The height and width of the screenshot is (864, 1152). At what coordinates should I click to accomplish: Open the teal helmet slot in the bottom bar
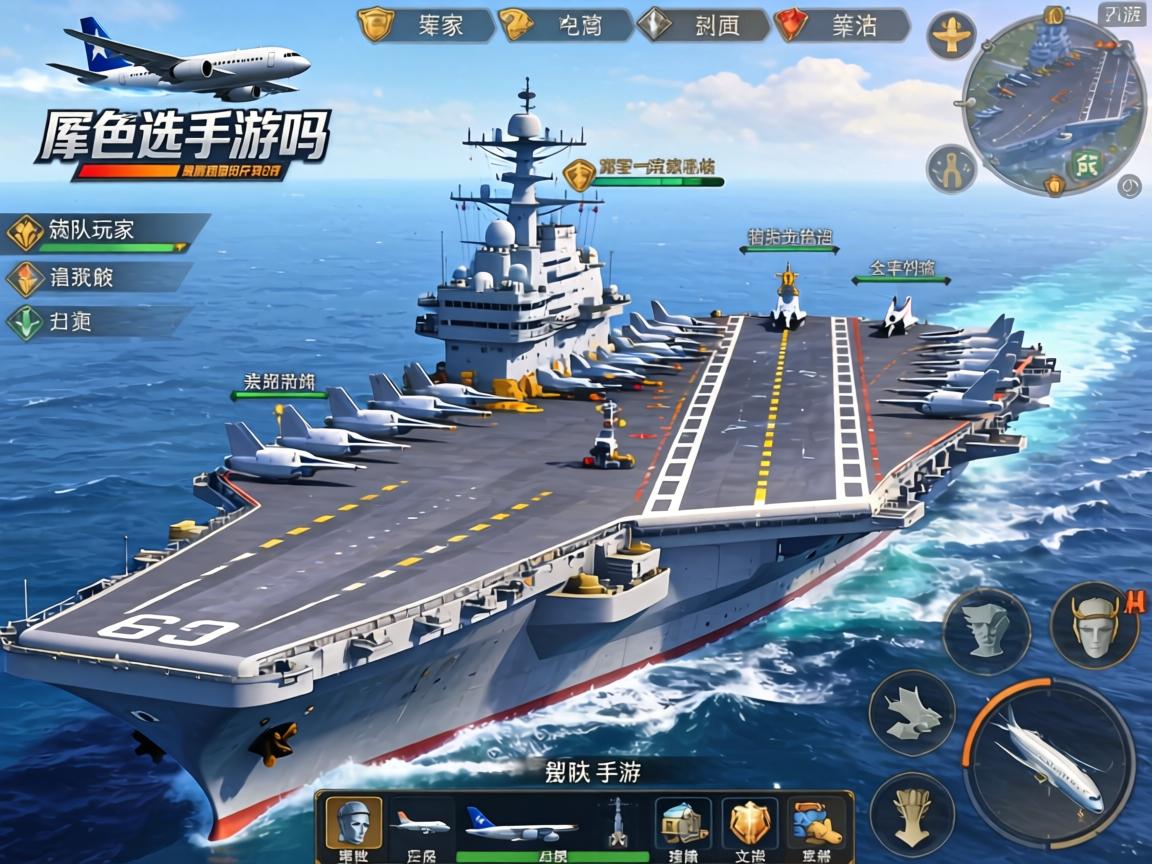[683, 823]
